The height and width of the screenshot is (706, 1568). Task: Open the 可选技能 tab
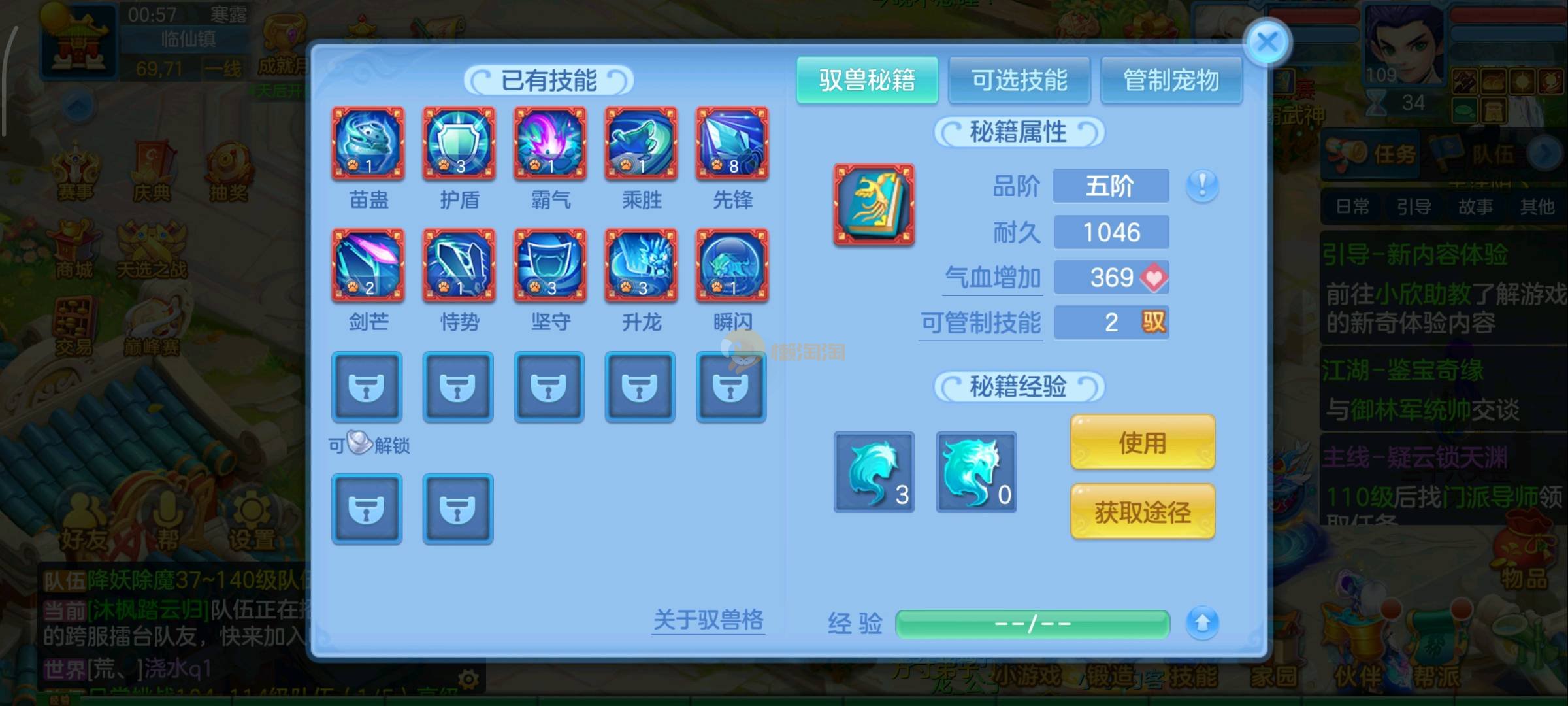coord(1019,80)
